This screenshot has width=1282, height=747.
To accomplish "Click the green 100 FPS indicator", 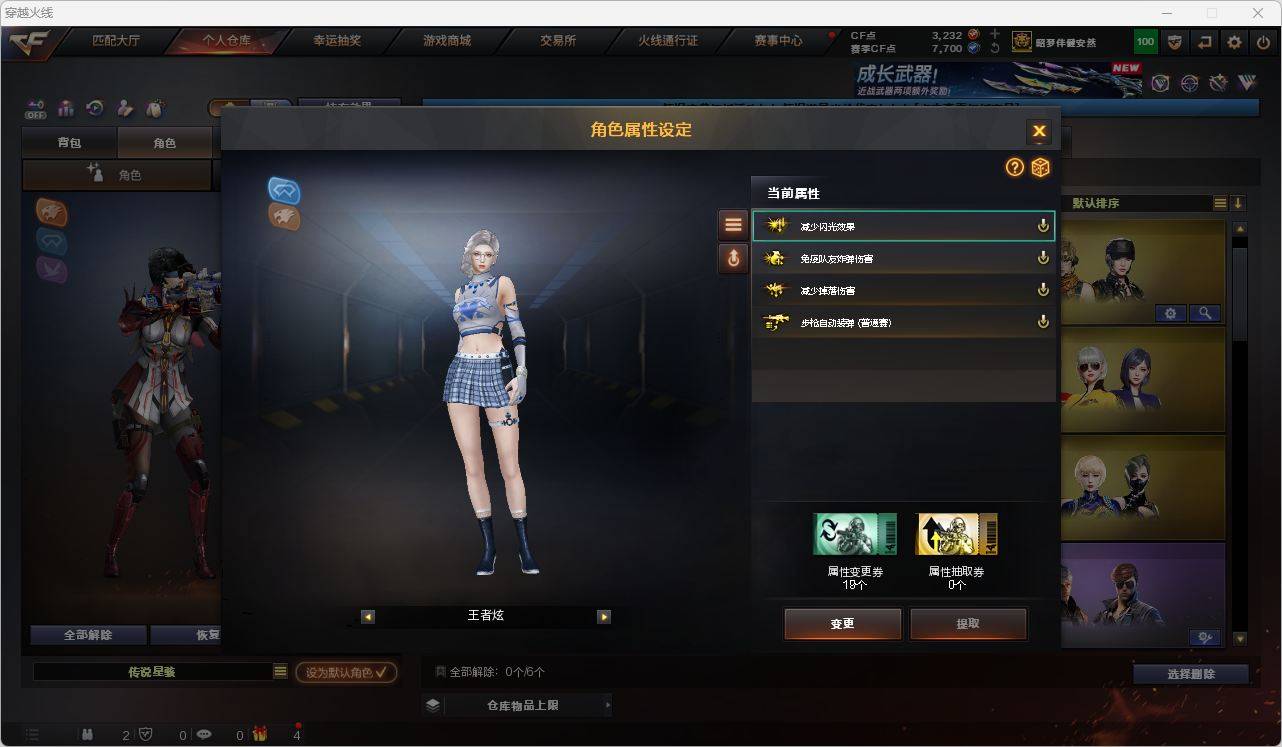I will 1143,42.
